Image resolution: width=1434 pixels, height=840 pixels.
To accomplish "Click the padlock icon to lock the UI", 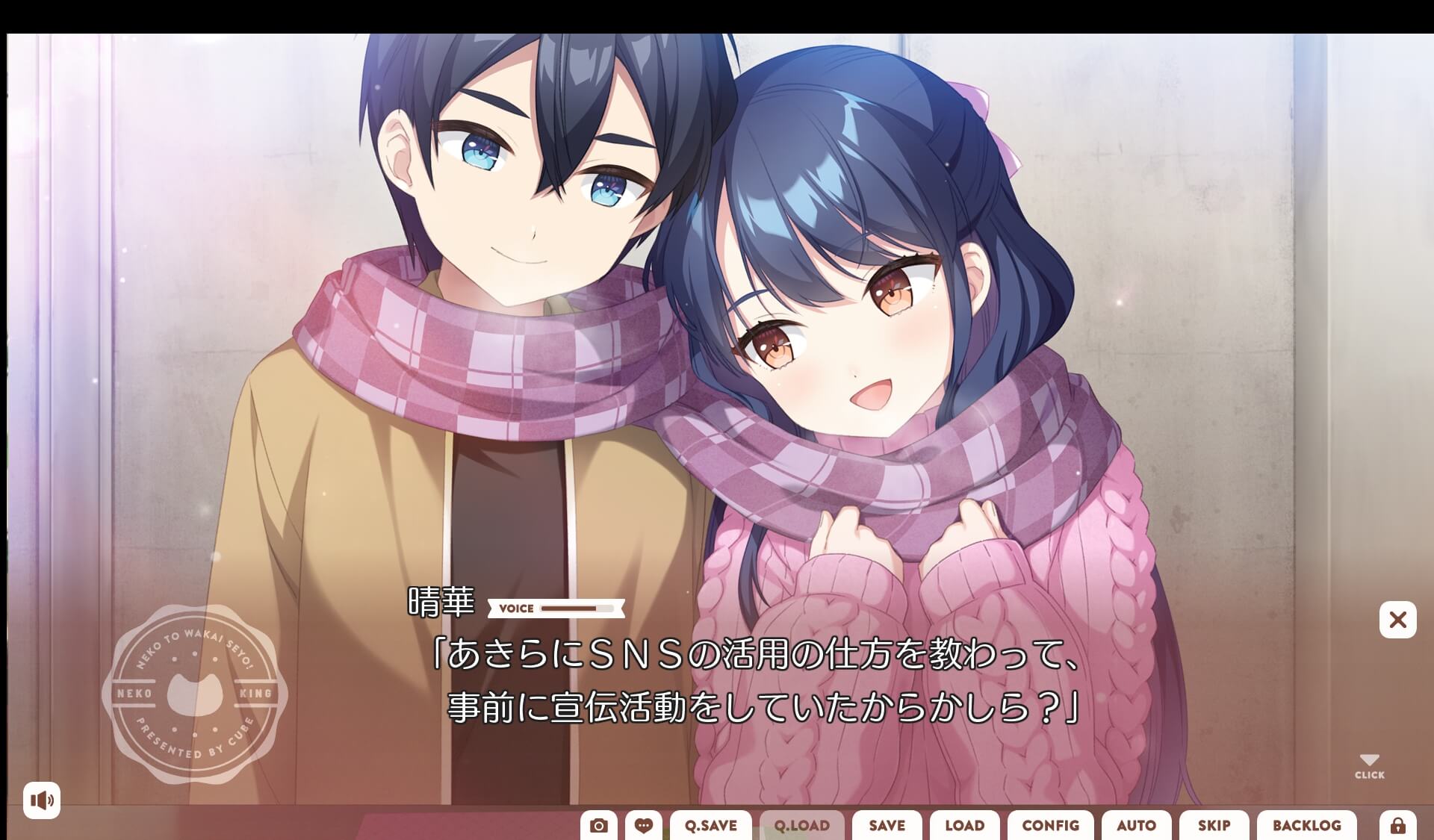I will (1397, 826).
